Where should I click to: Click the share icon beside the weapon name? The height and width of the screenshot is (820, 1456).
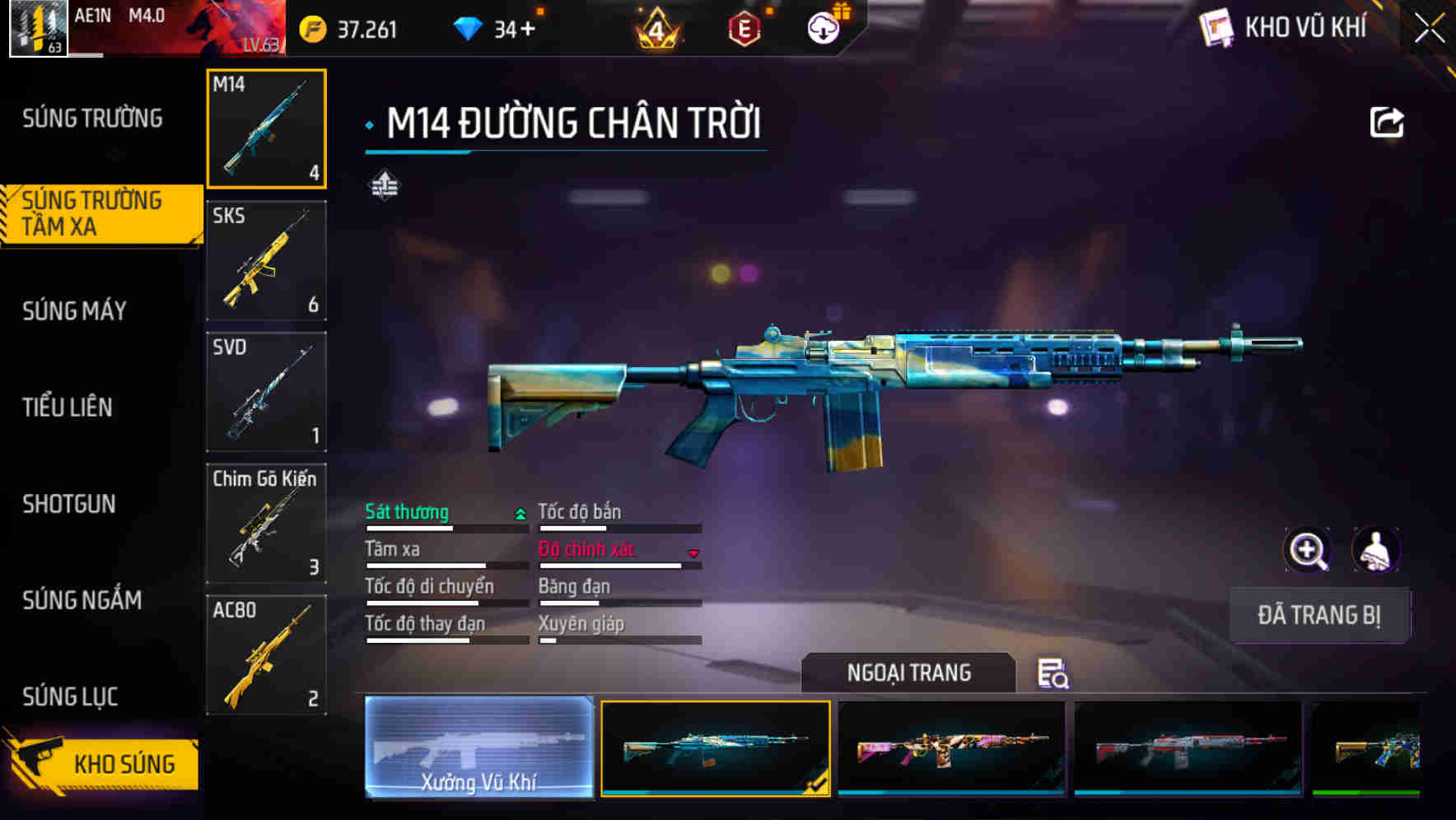[1387, 121]
